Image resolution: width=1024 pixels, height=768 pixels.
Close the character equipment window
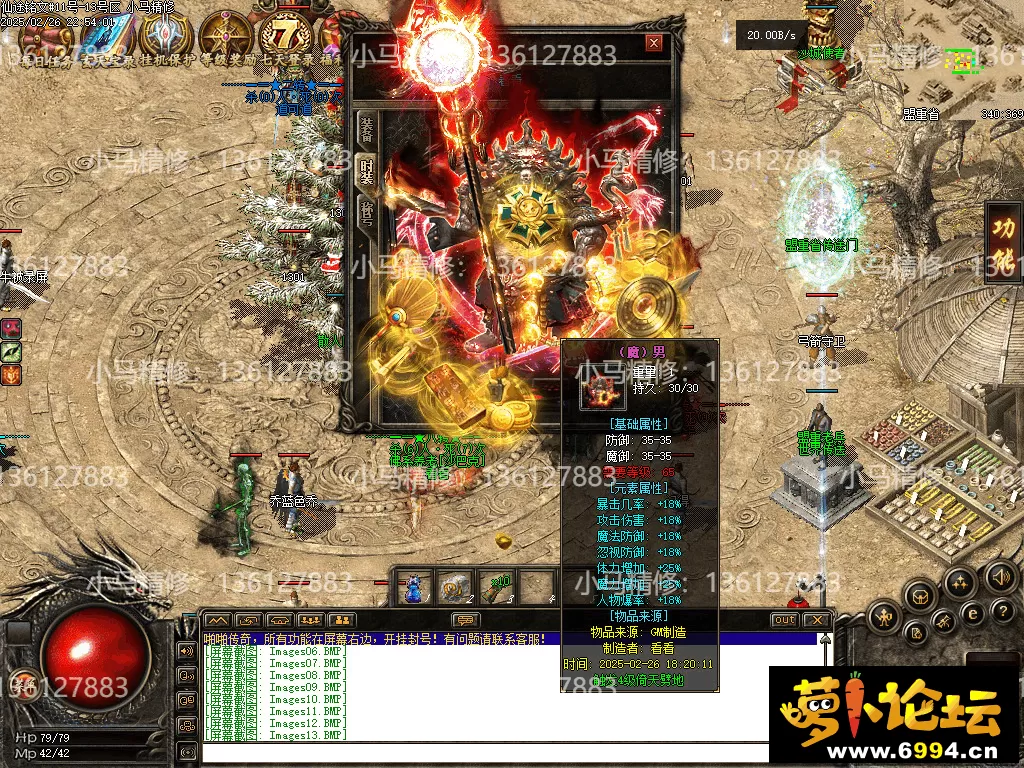coord(653,43)
